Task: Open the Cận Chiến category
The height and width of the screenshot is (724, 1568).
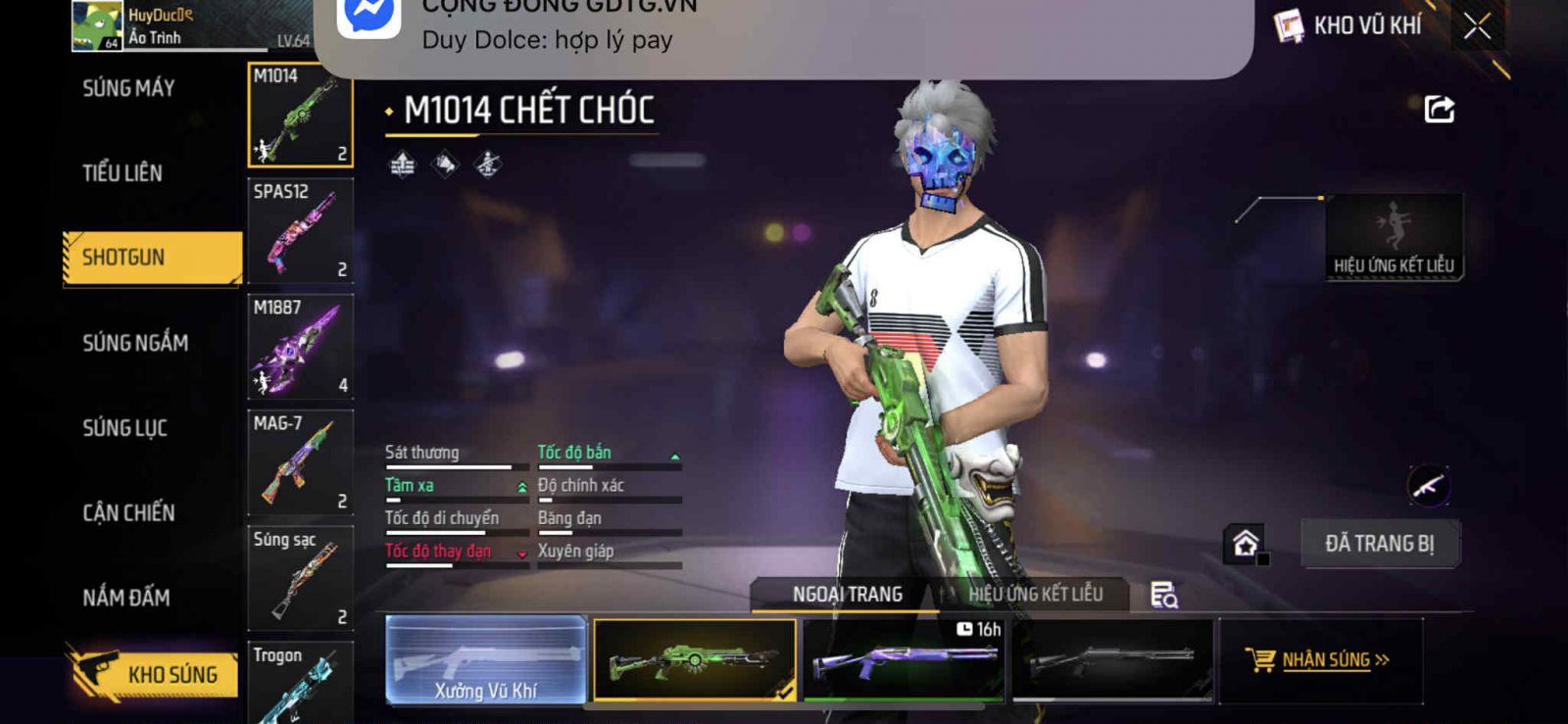Action: [128, 512]
